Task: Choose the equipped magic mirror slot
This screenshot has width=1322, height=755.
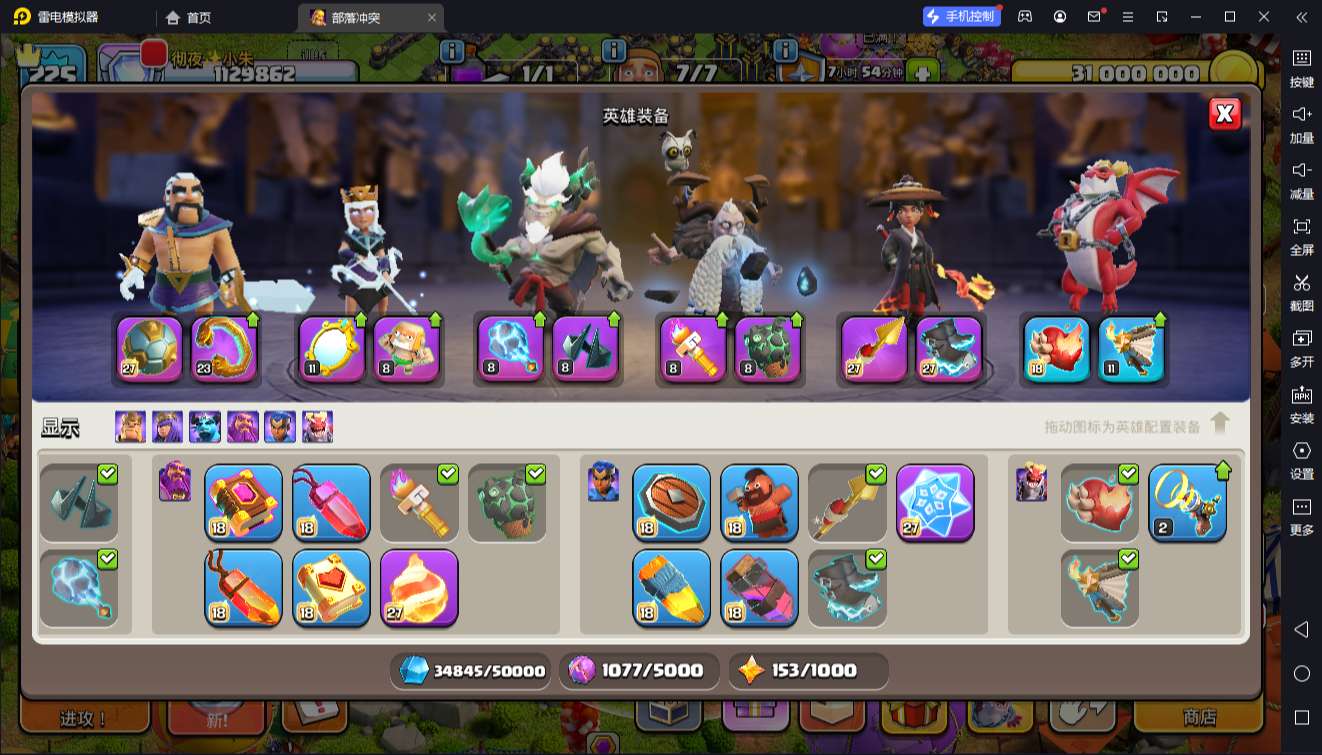Action: 331,349
